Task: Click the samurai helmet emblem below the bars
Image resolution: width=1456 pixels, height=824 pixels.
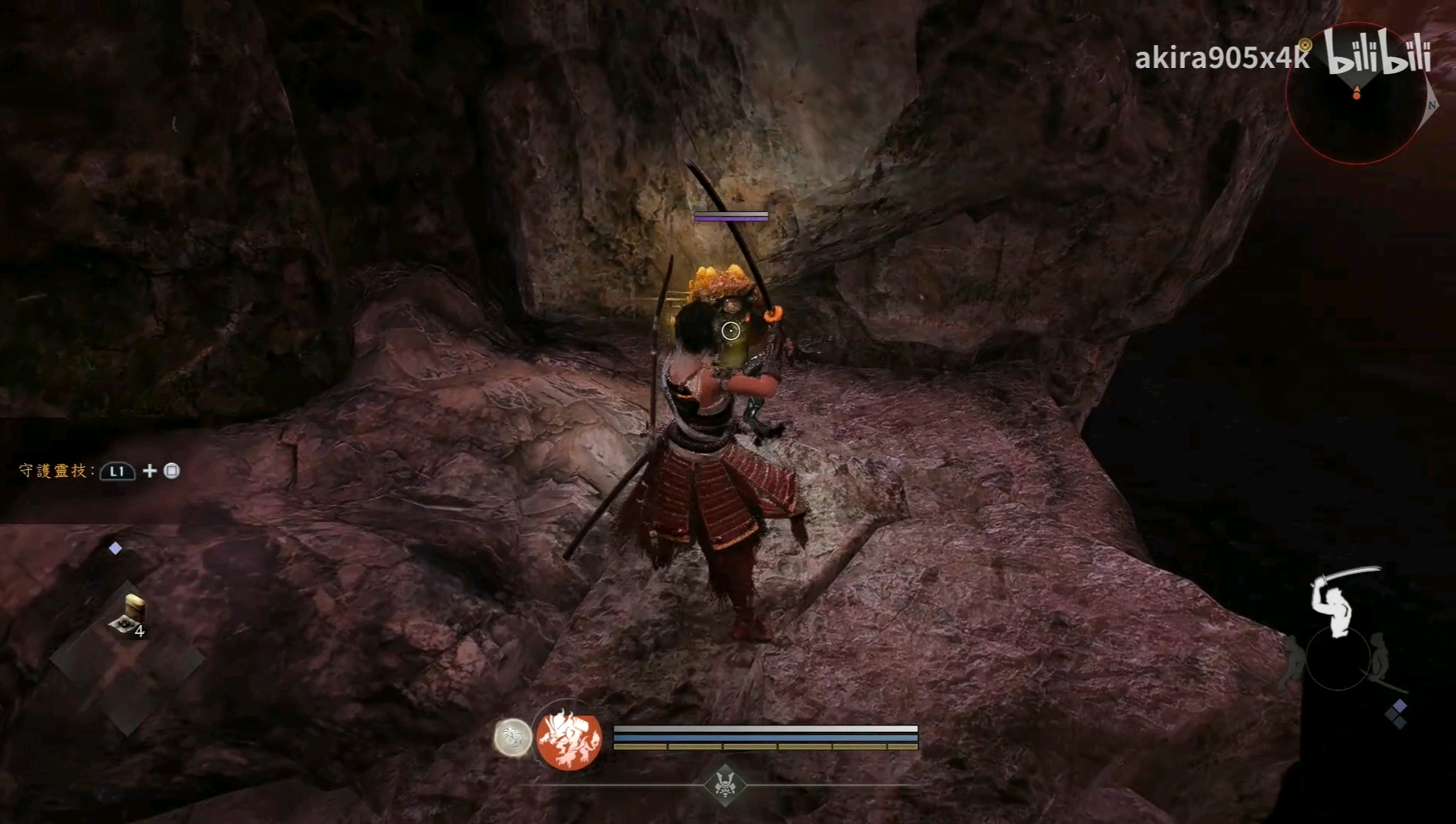Action: (x=724, y=784)
